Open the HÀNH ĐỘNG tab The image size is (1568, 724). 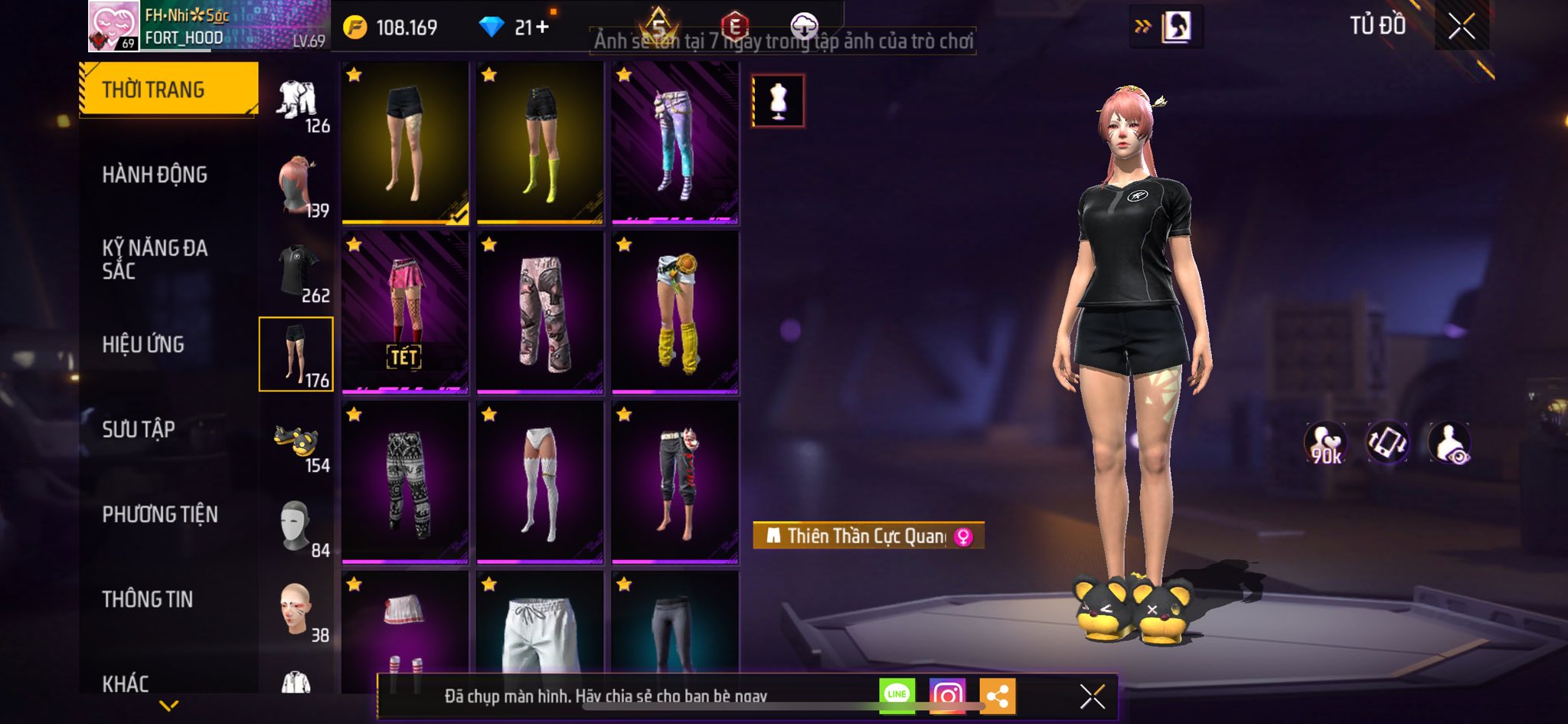pyautogui.click(x=155, y=175)
